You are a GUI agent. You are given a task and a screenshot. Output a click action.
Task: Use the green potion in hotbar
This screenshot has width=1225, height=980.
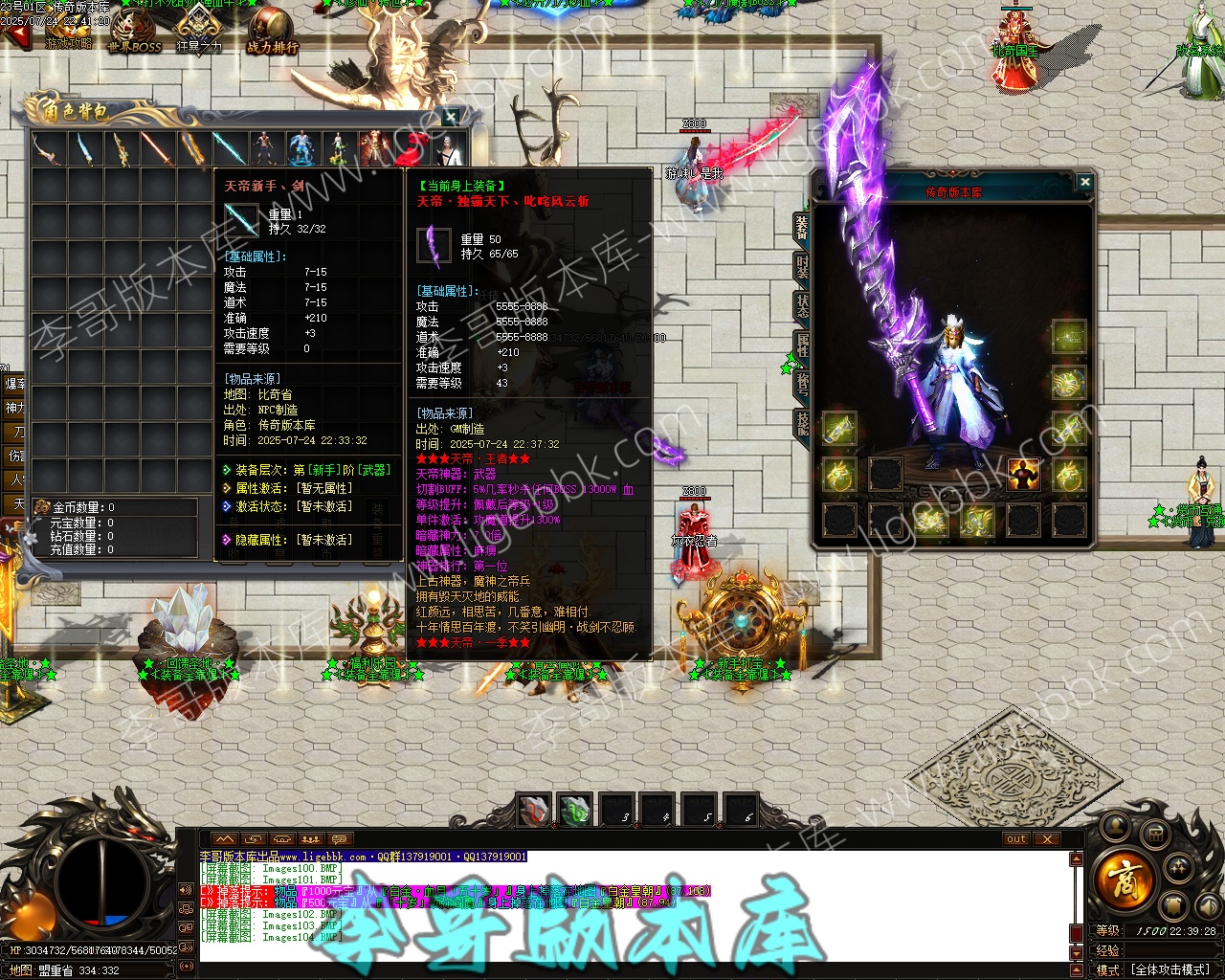574,811
